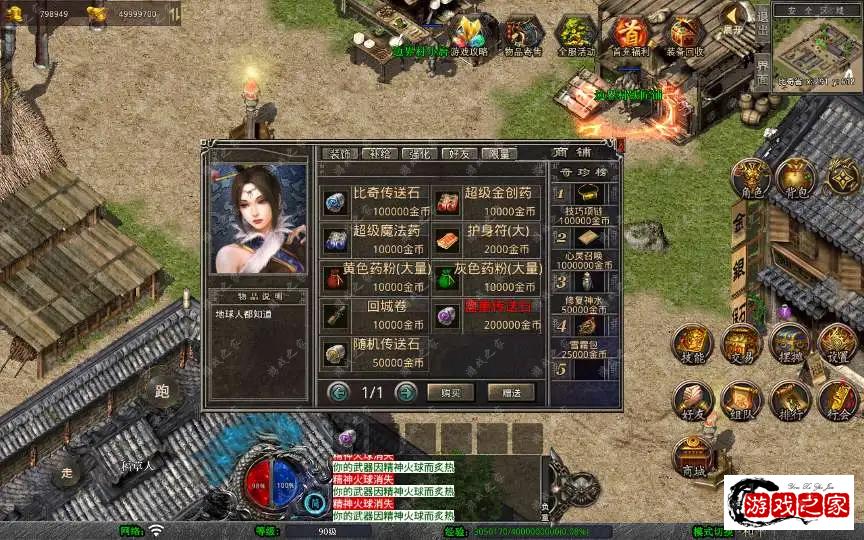
Task: Open the 行会 guild icon
Action: (837, 401)
